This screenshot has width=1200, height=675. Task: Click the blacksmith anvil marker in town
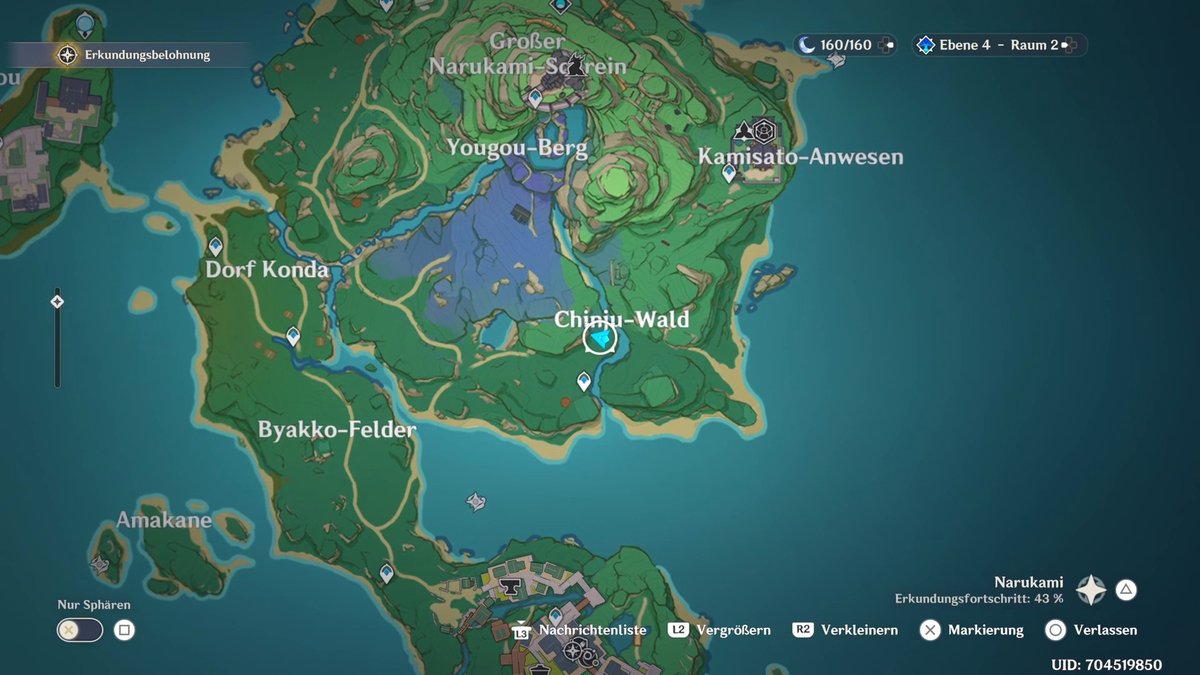512,587
